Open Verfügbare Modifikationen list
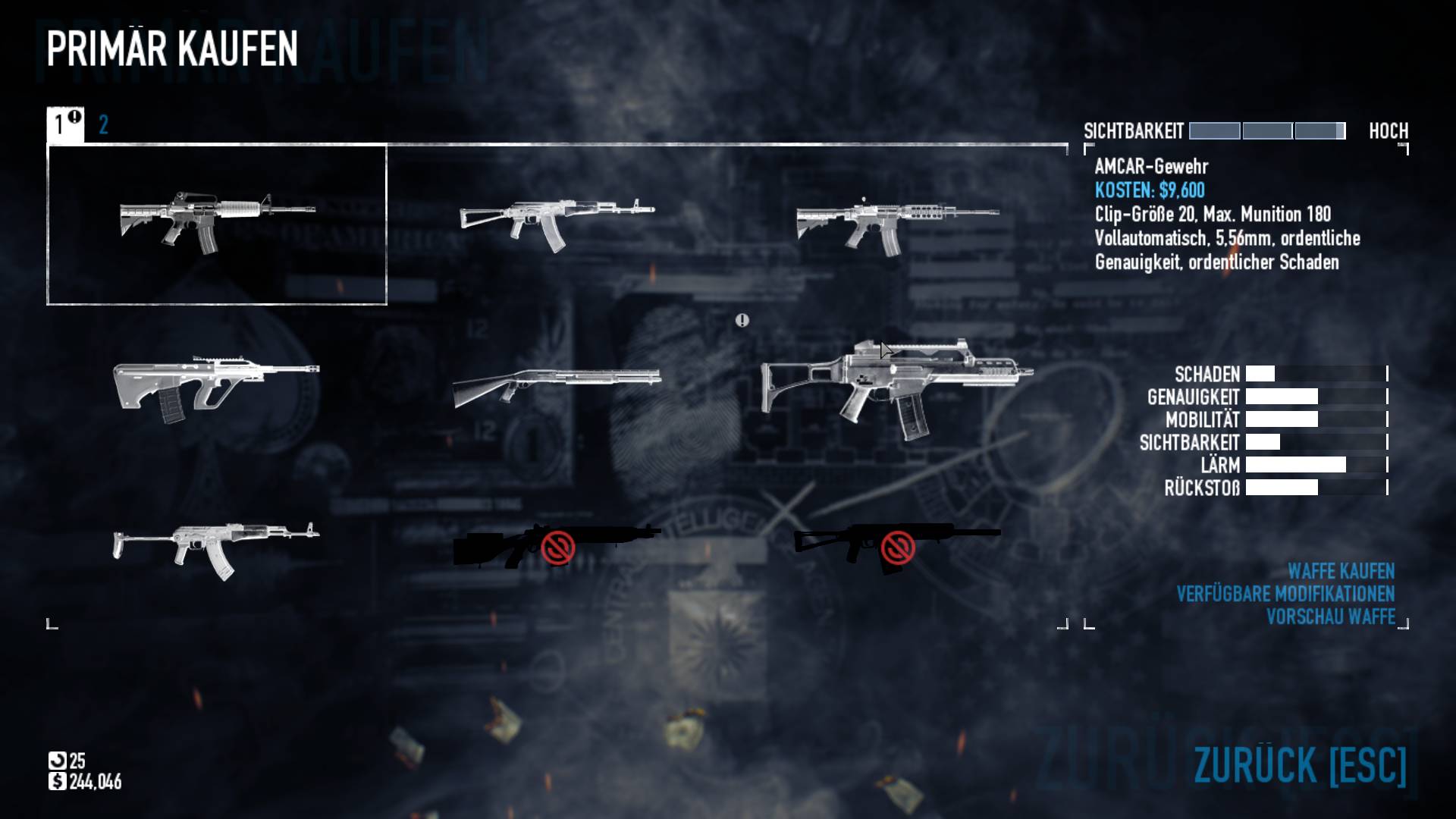The height and width of the screenshot is (819, 1456). click(1285, 594)
